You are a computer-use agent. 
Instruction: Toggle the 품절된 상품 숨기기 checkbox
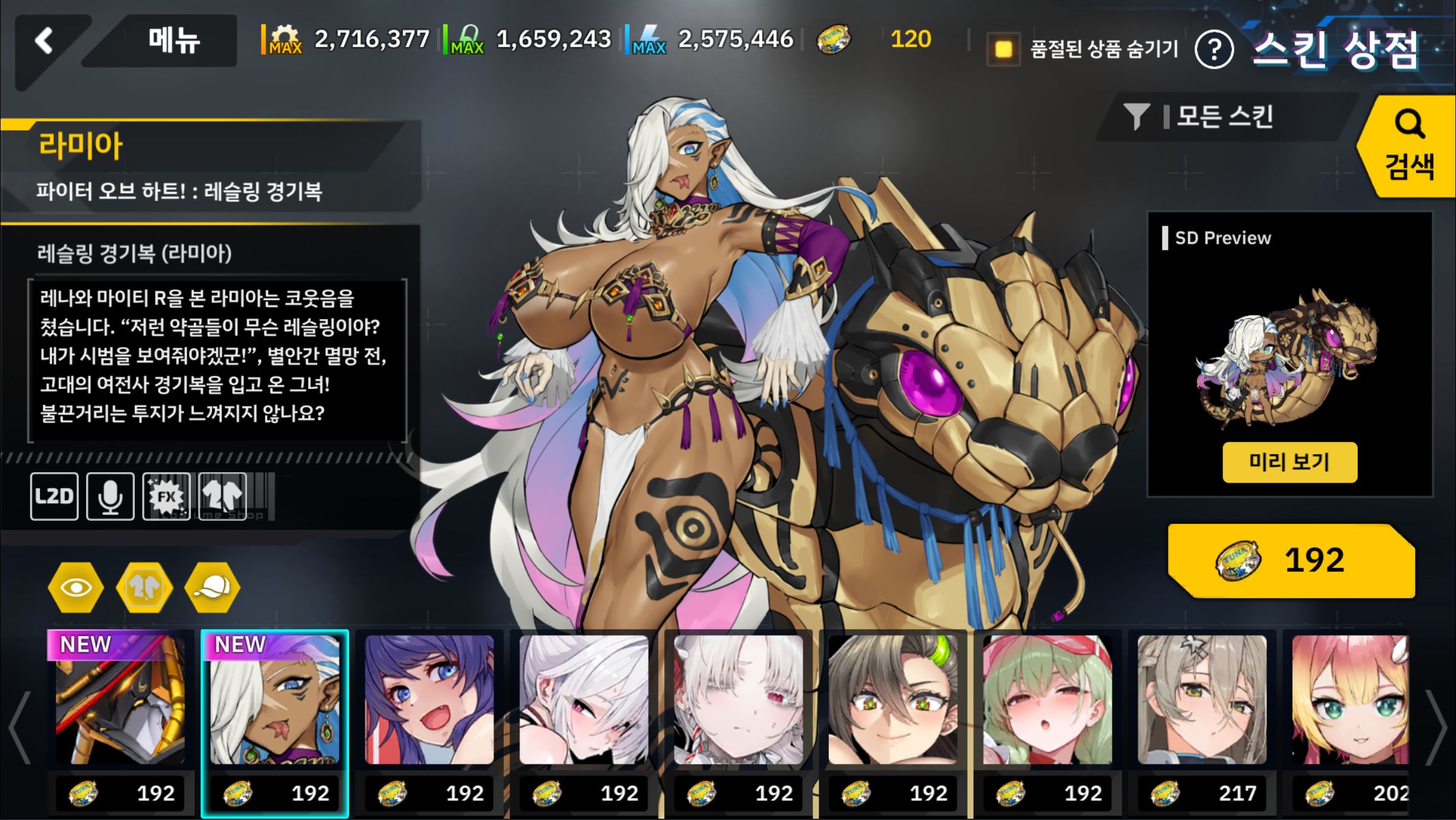point(1003,49)
